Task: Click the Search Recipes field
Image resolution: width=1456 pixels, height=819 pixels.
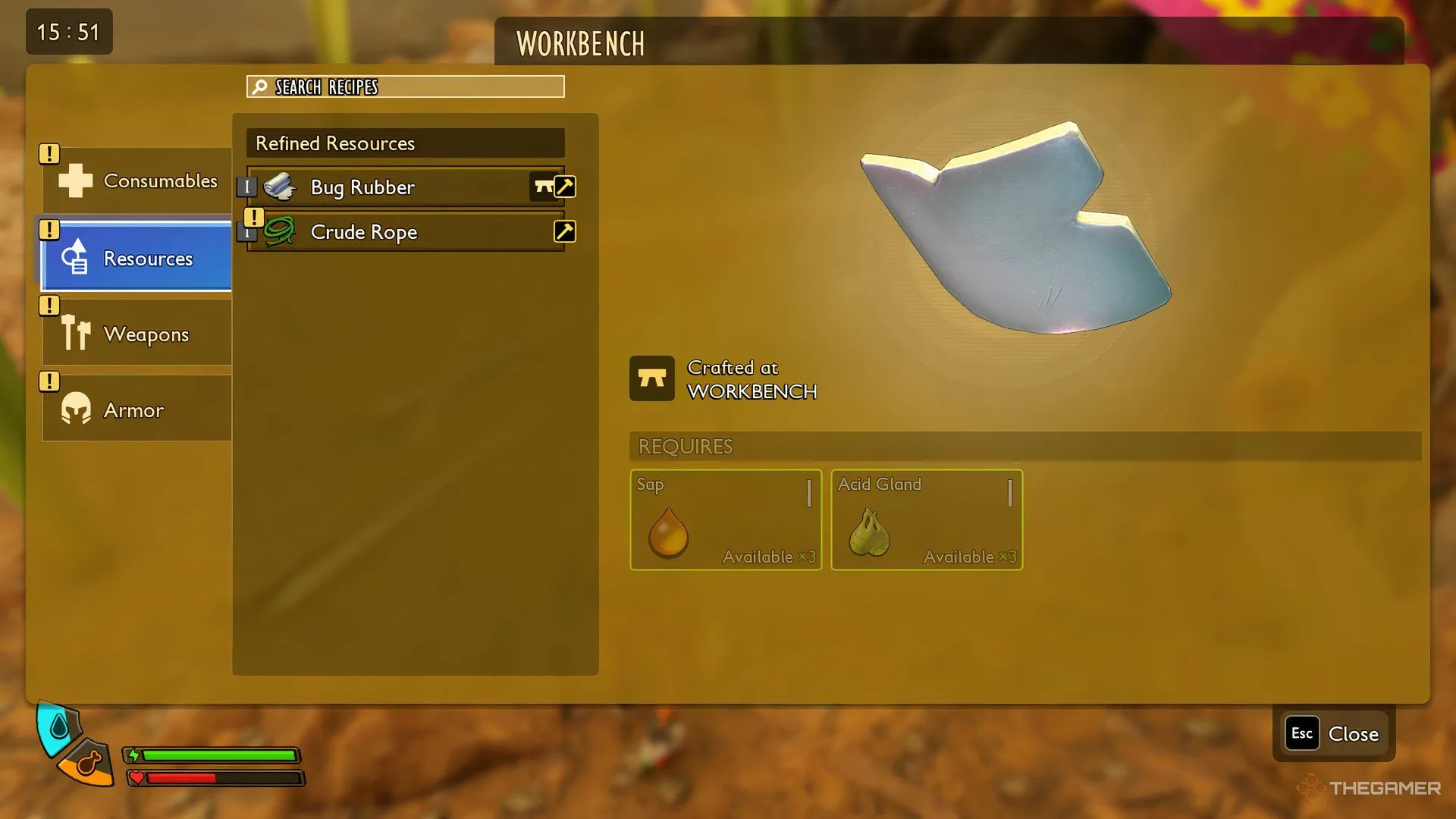Action: [x=406, y=87]
